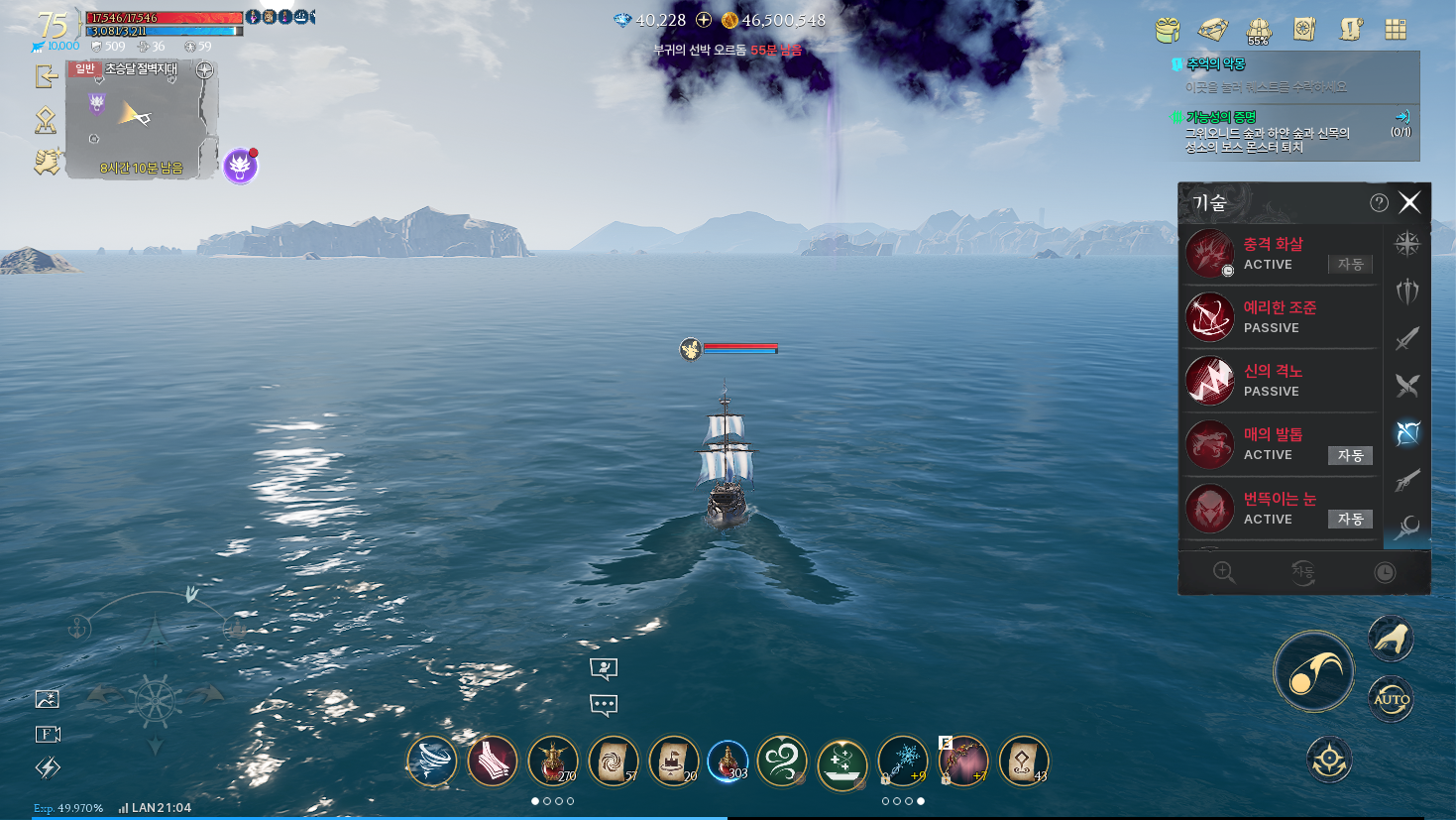Activate the tornado skill in the hotbar

pos(432,761)
